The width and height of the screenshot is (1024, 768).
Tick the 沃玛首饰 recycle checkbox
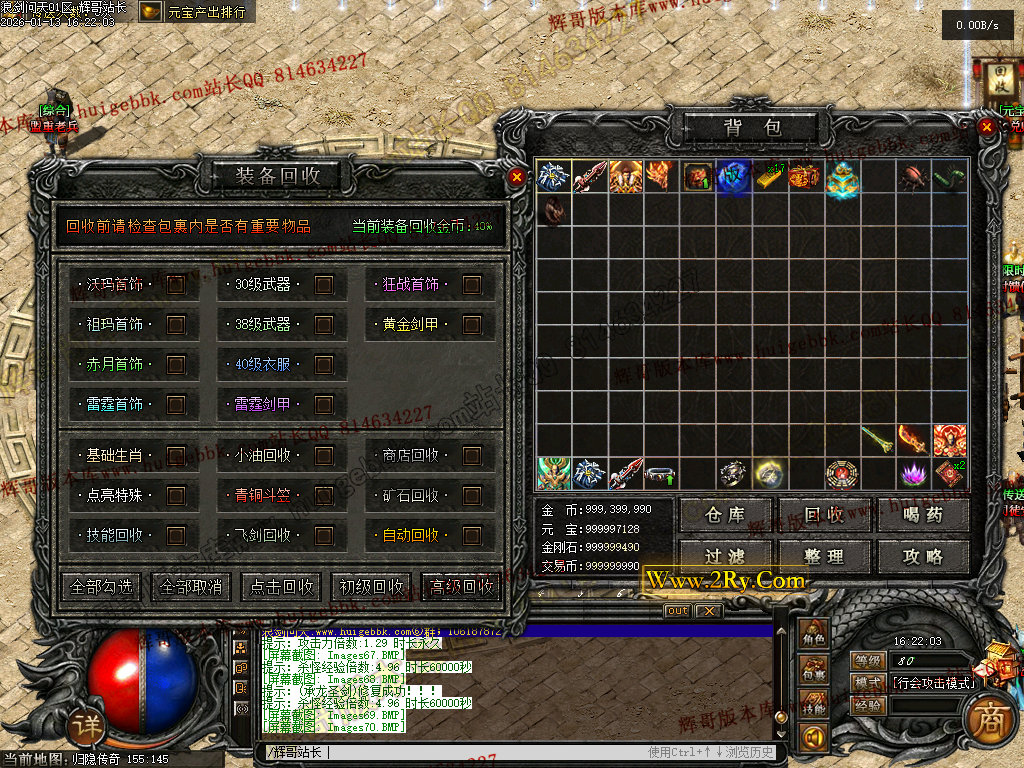pos(176,285)
